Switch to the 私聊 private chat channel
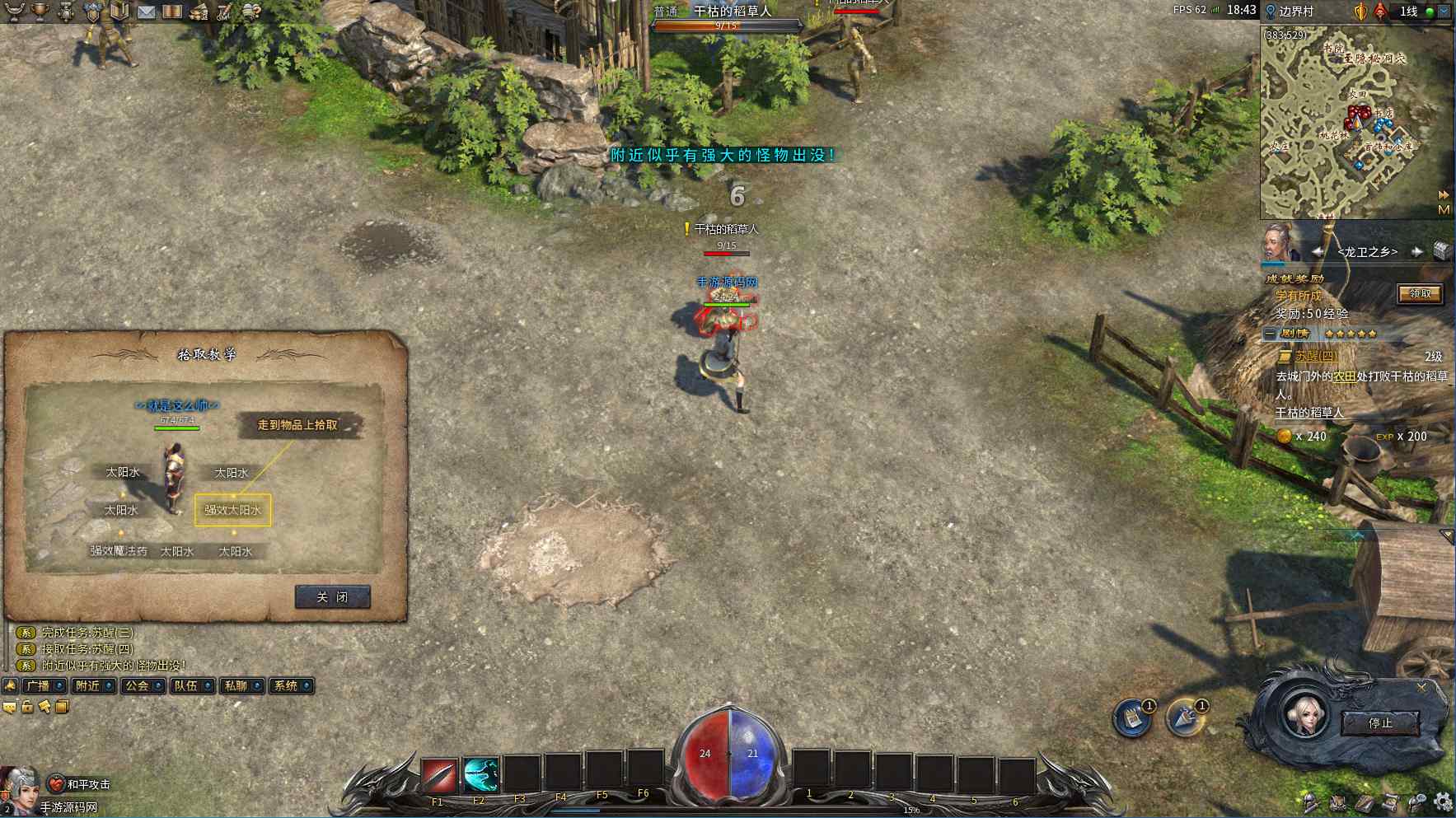The image size is (1456, 818). click(236, 685)
